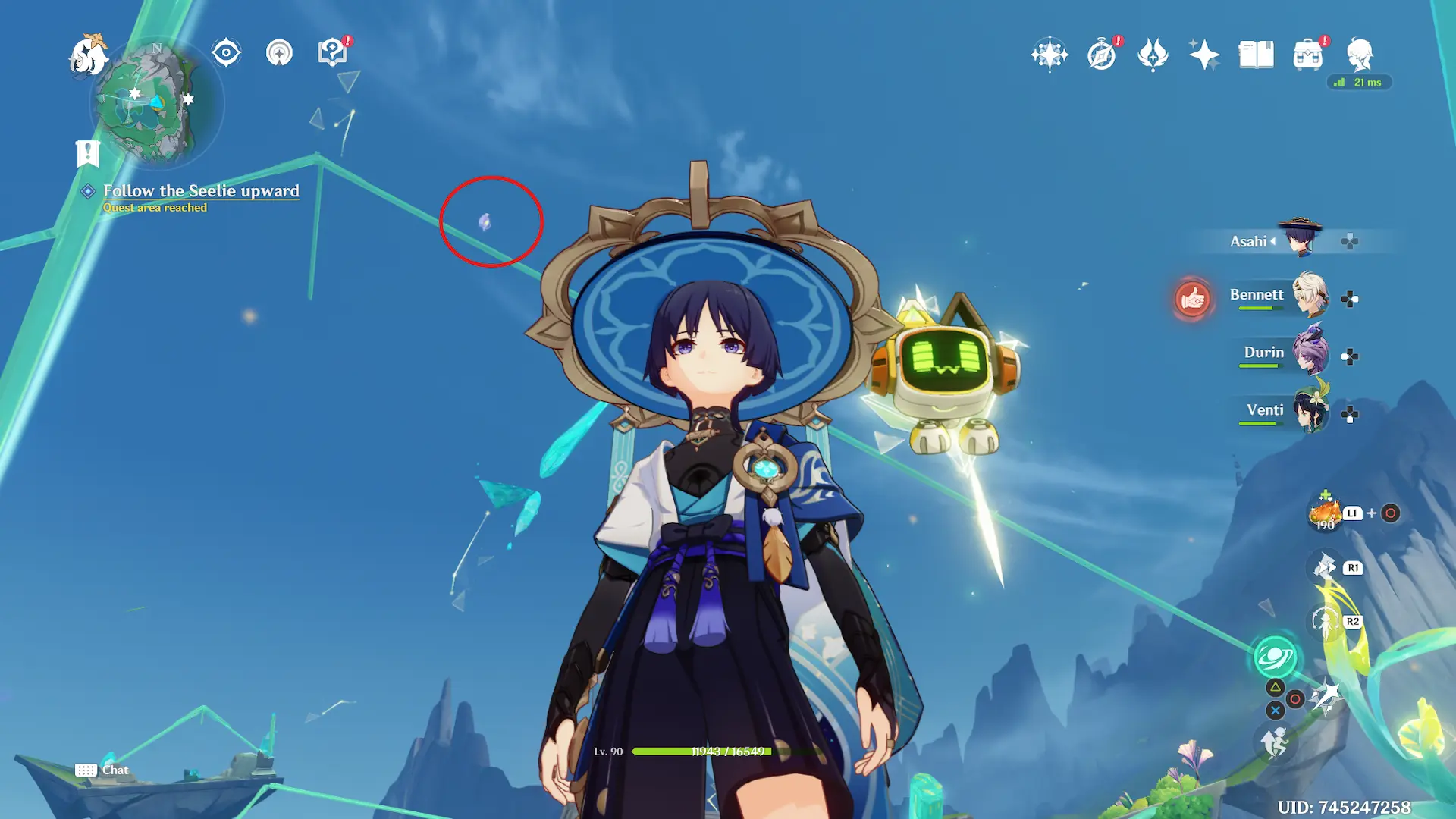Switch to party member Venti
Screen dimensions: 1456x819
(x=1309, y=411)
